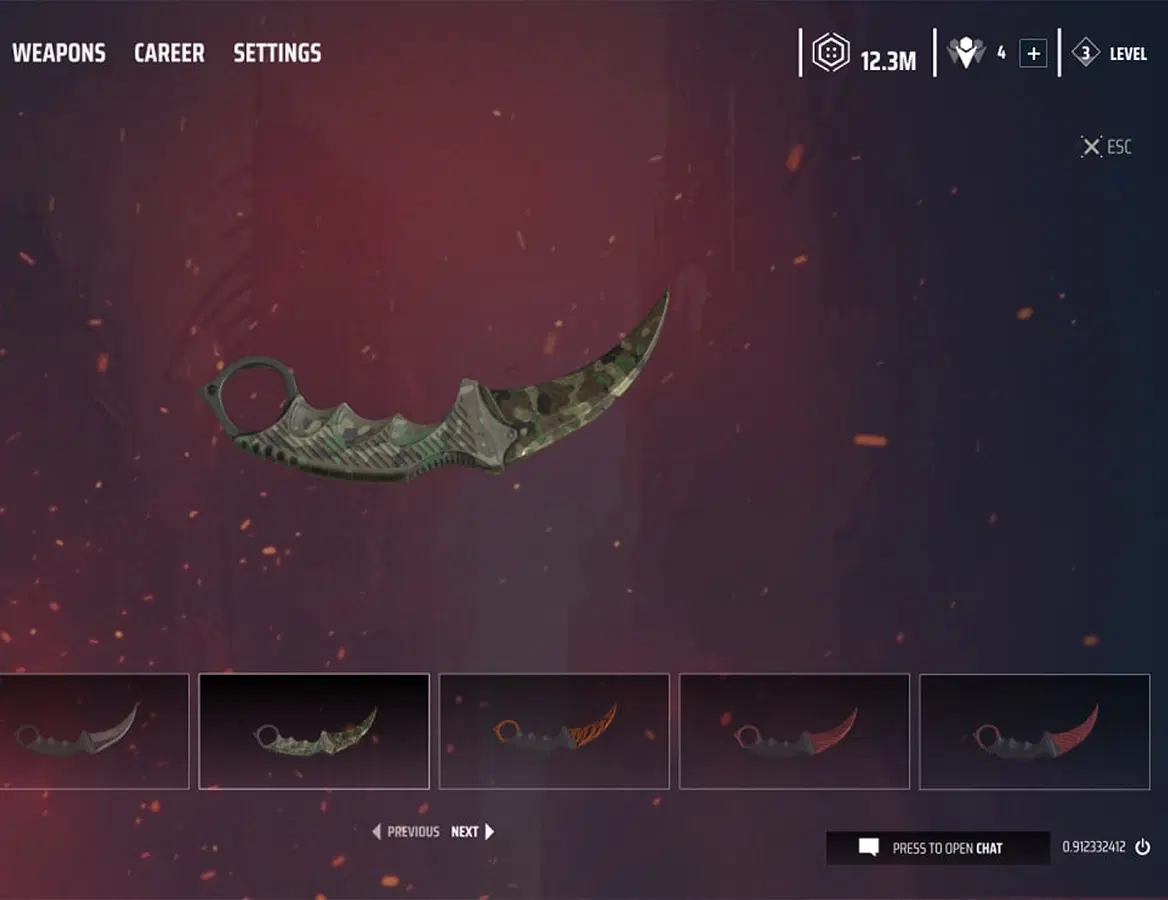1168x900 pixels.
Task: Click the plus button to add currency
Action: pyautogui.click(x=1033, y=54)
